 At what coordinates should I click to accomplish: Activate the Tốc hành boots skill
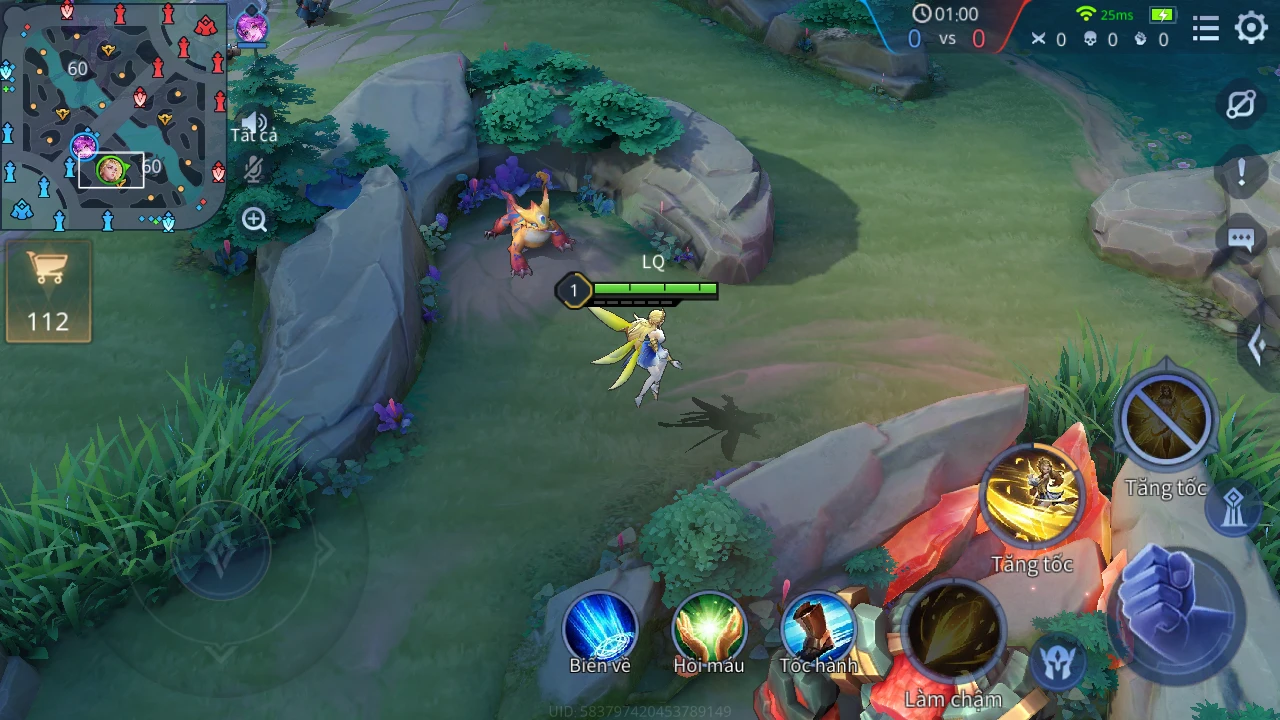coord(818,627)
